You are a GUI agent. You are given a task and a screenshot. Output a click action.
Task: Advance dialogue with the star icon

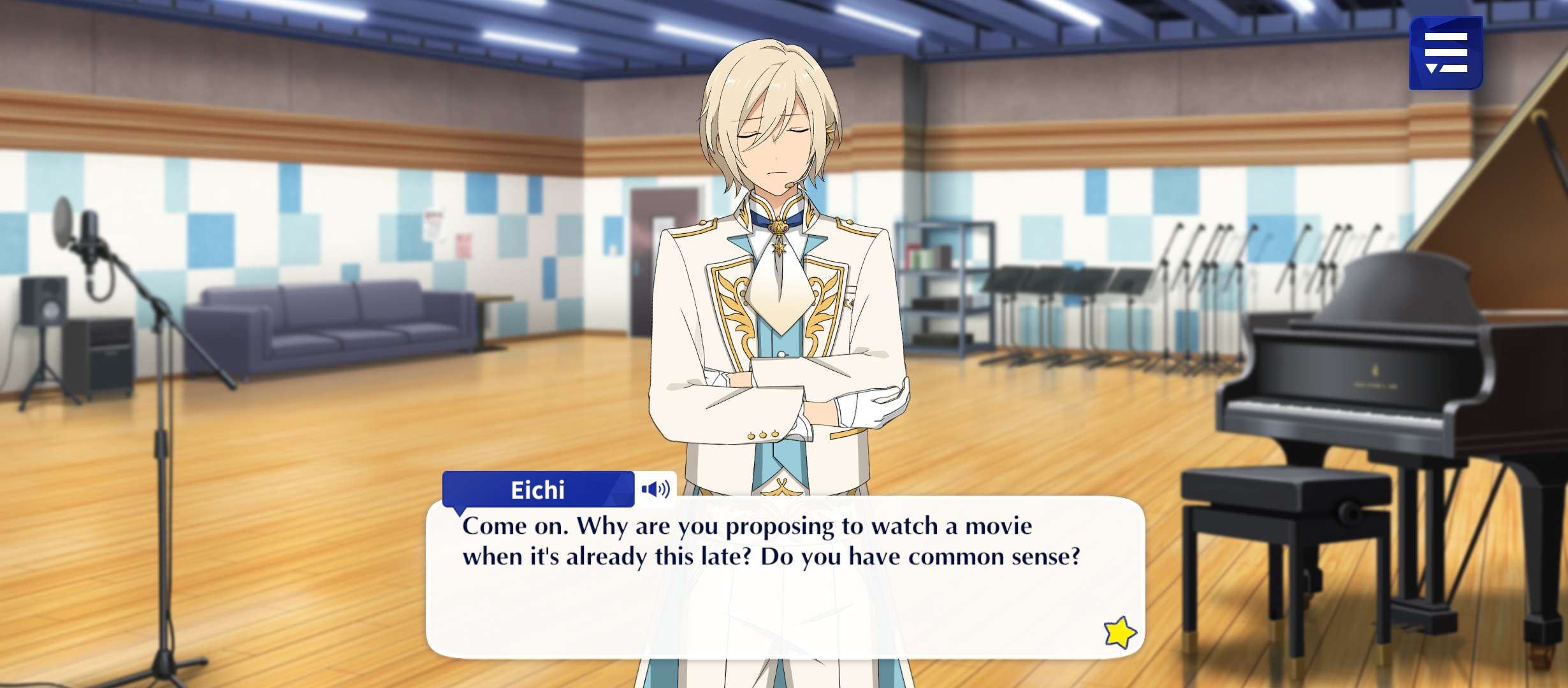[x=1119, y=633]
